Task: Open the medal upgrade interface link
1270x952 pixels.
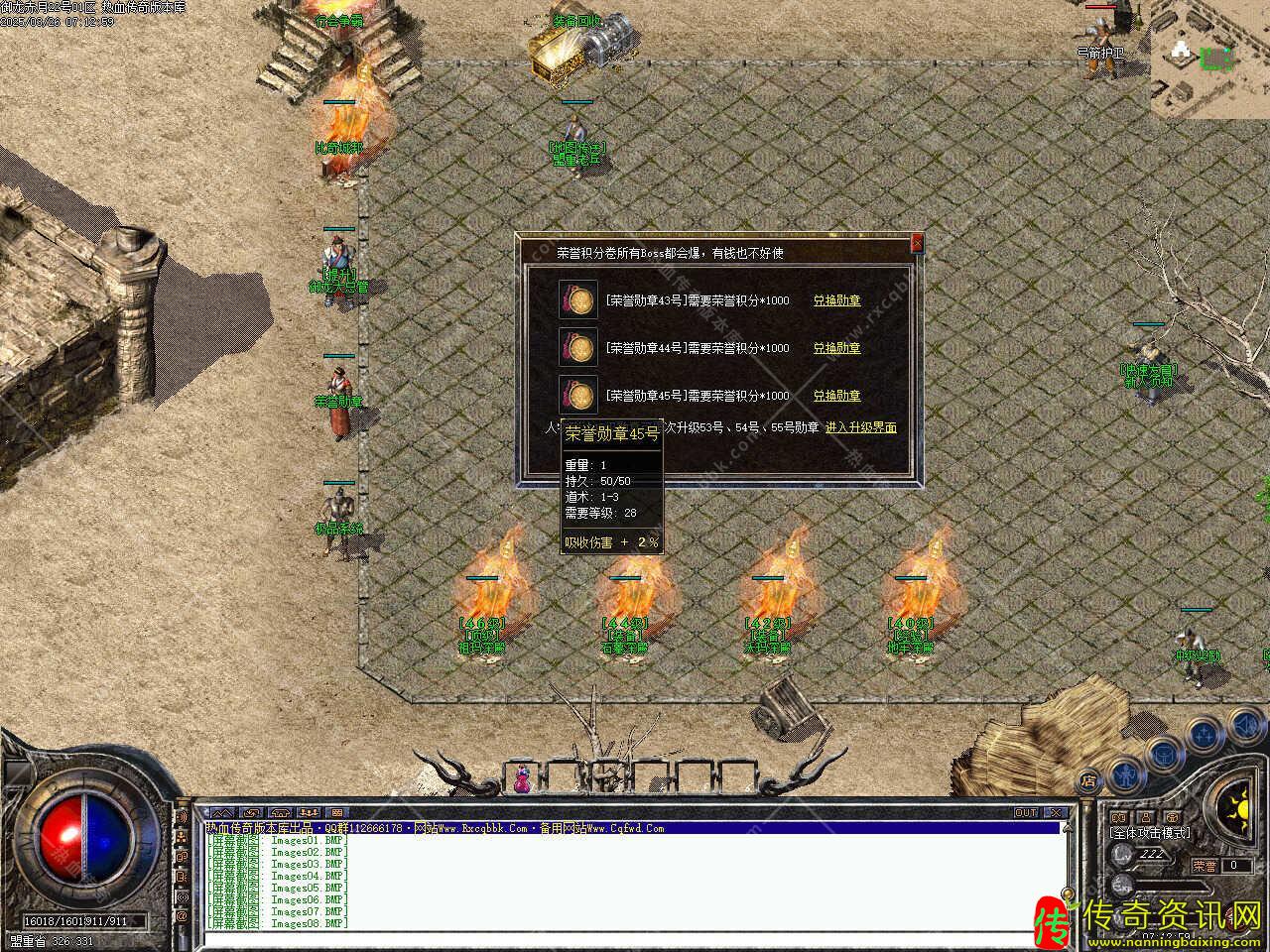Action: pyautogui.click(x=860, y=427)
